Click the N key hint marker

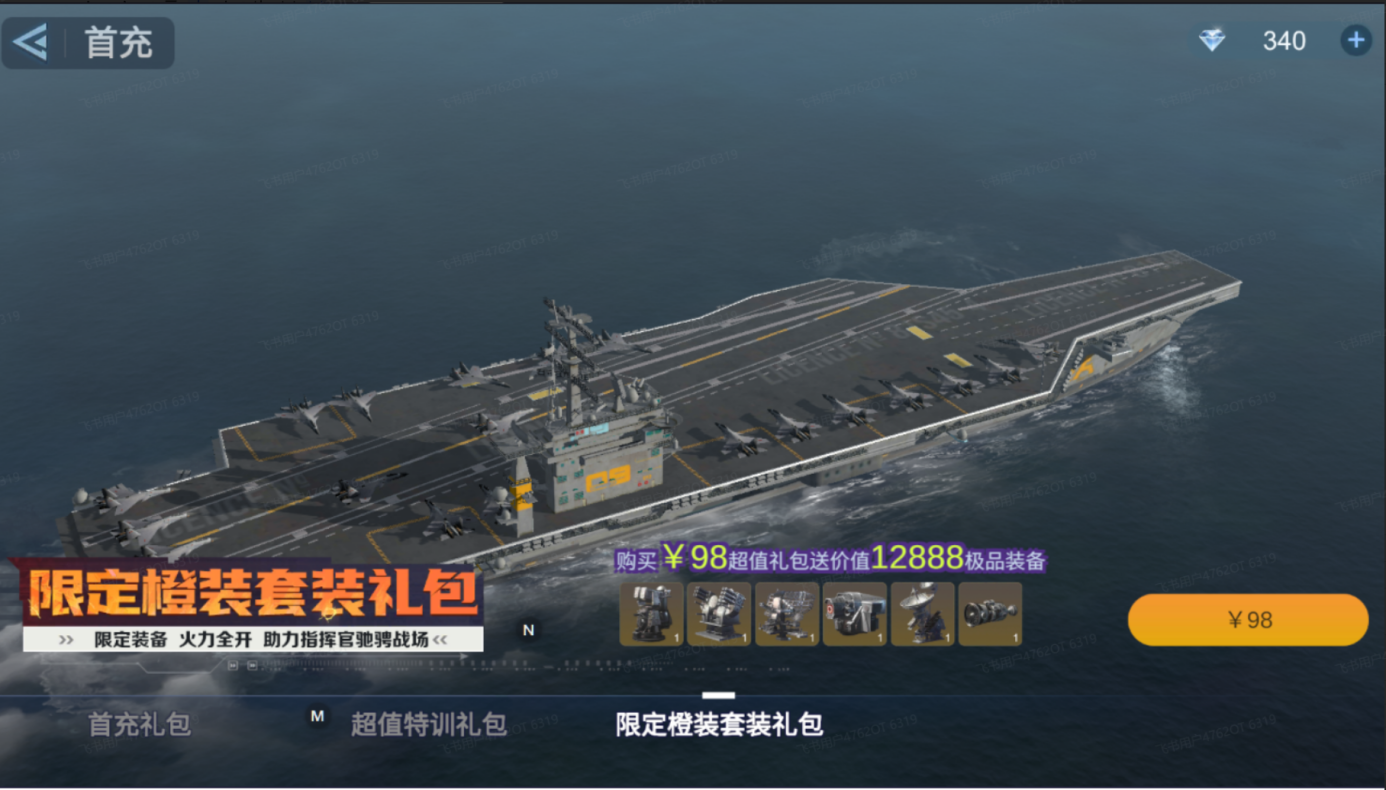click(529, 630)
